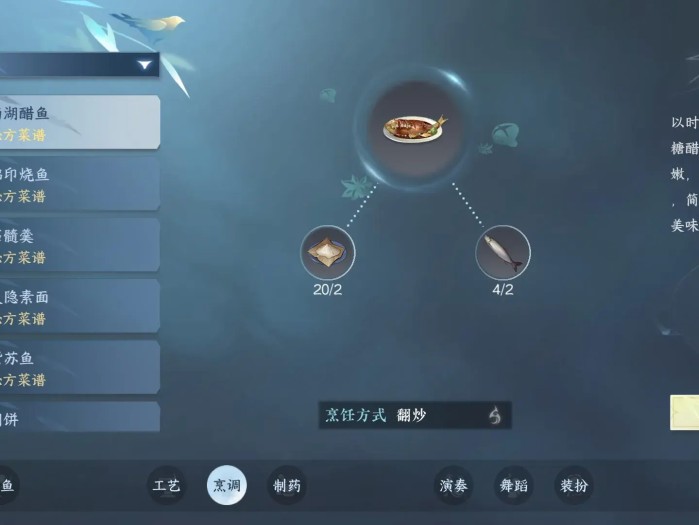
Task: Pick the 隐素面 recipe
Action: coord(78,306)
